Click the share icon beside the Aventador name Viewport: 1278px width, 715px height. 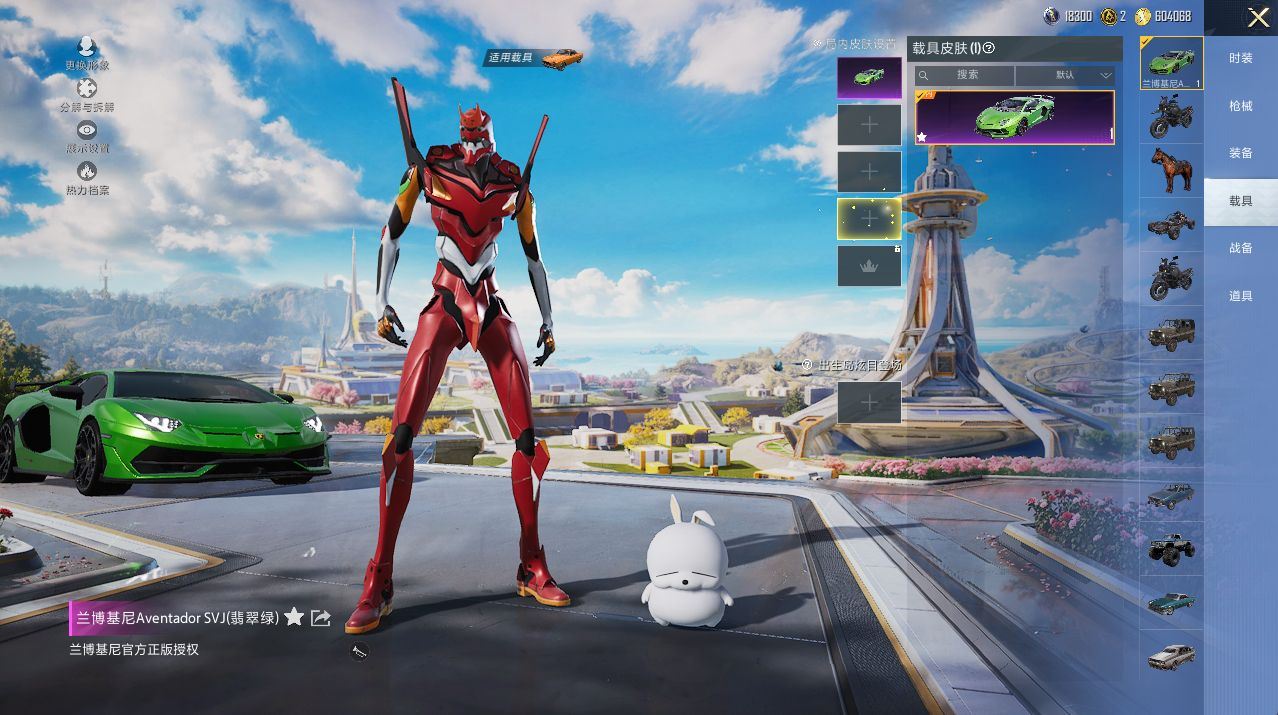pos(321,618)
